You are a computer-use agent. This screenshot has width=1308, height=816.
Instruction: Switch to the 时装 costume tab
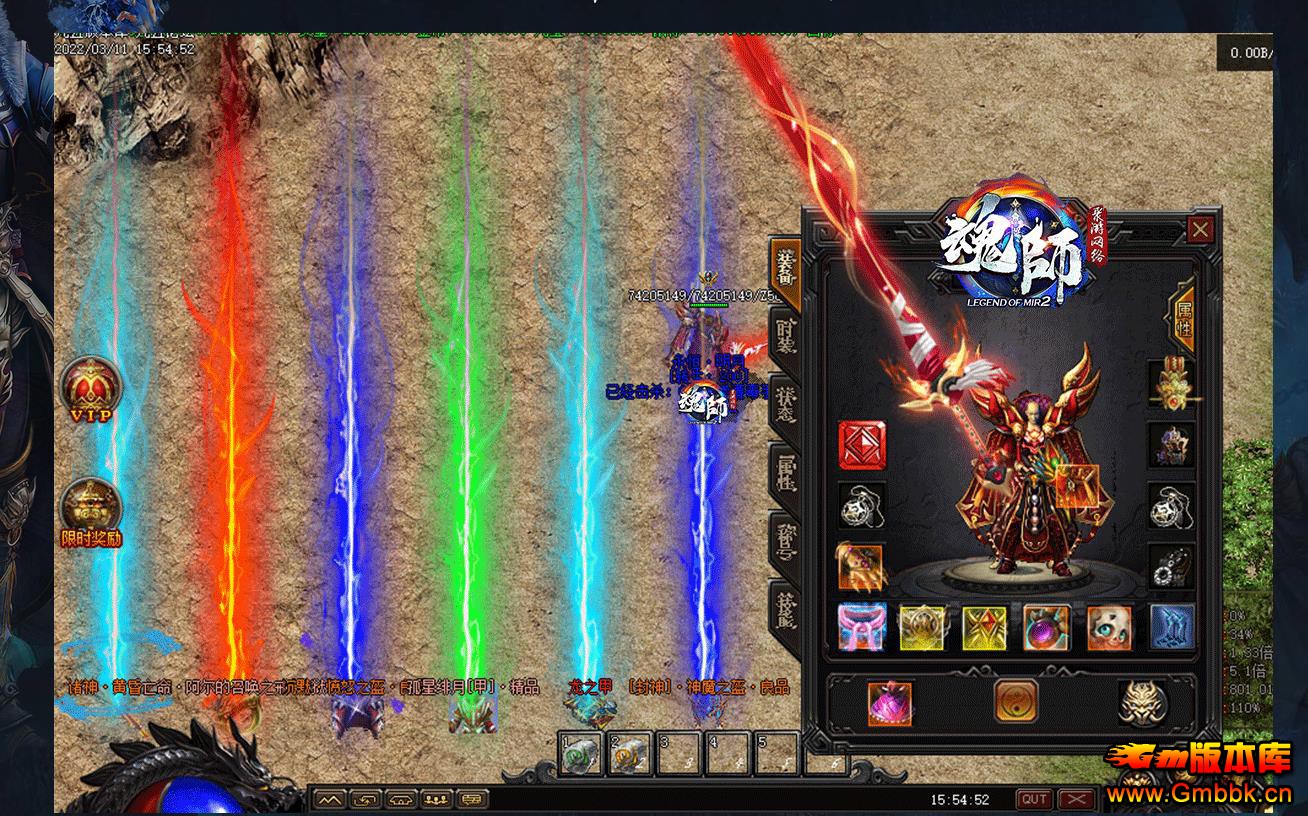786,334
